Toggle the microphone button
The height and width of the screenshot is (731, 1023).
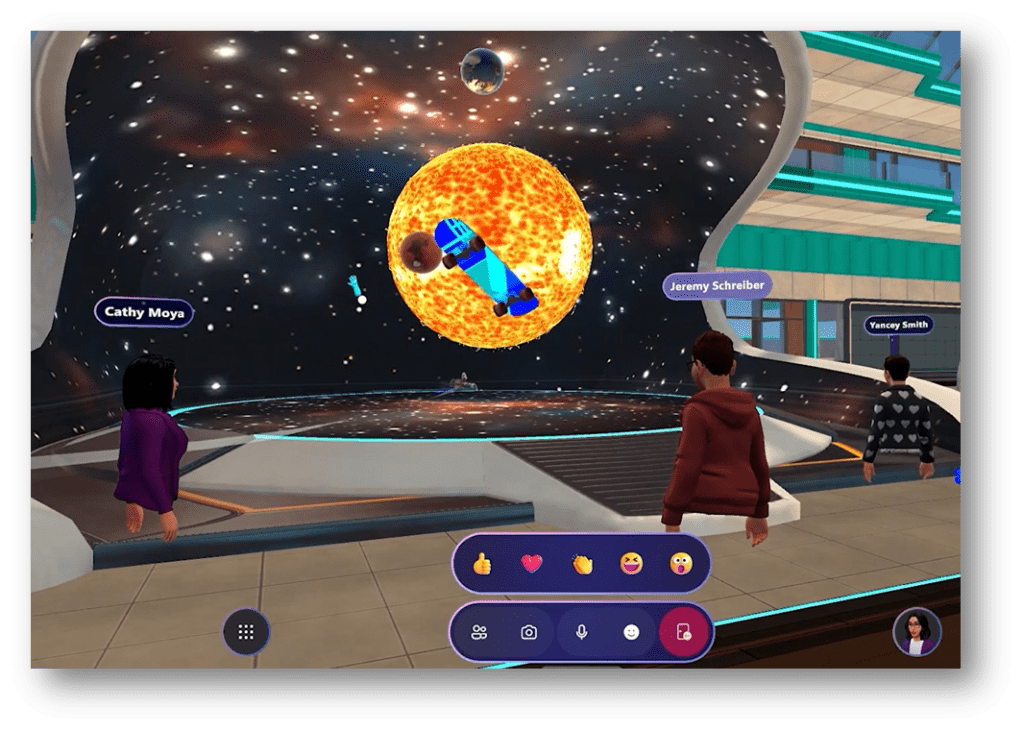pos(581,632)
